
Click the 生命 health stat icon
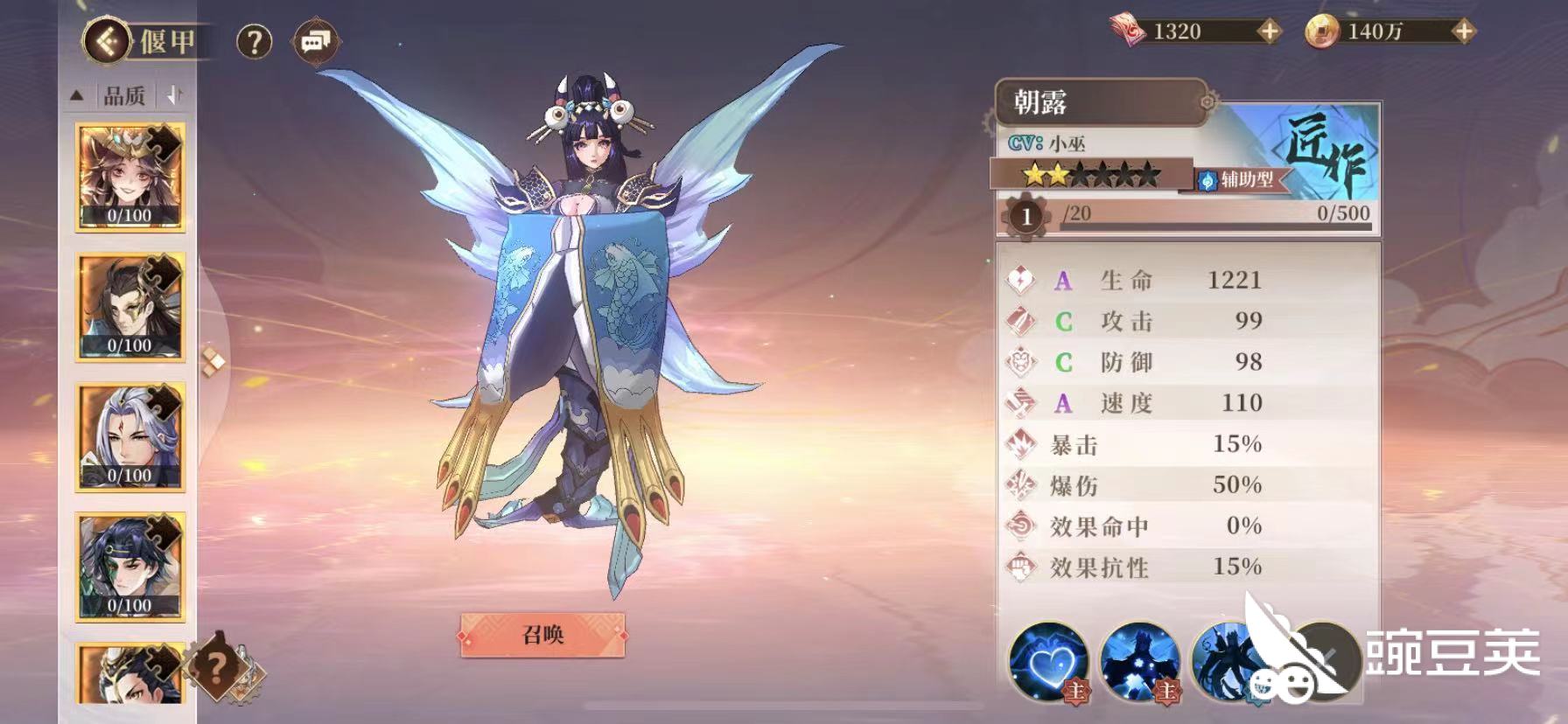point(1018,280)
